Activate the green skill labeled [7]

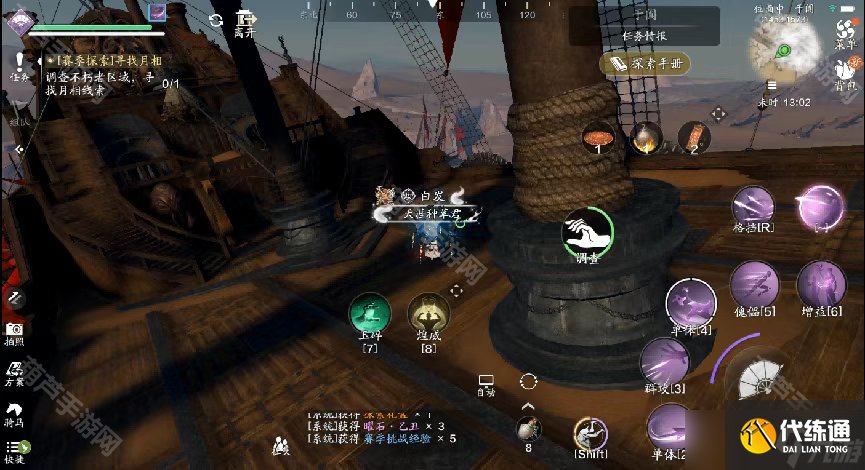[369, 314]
